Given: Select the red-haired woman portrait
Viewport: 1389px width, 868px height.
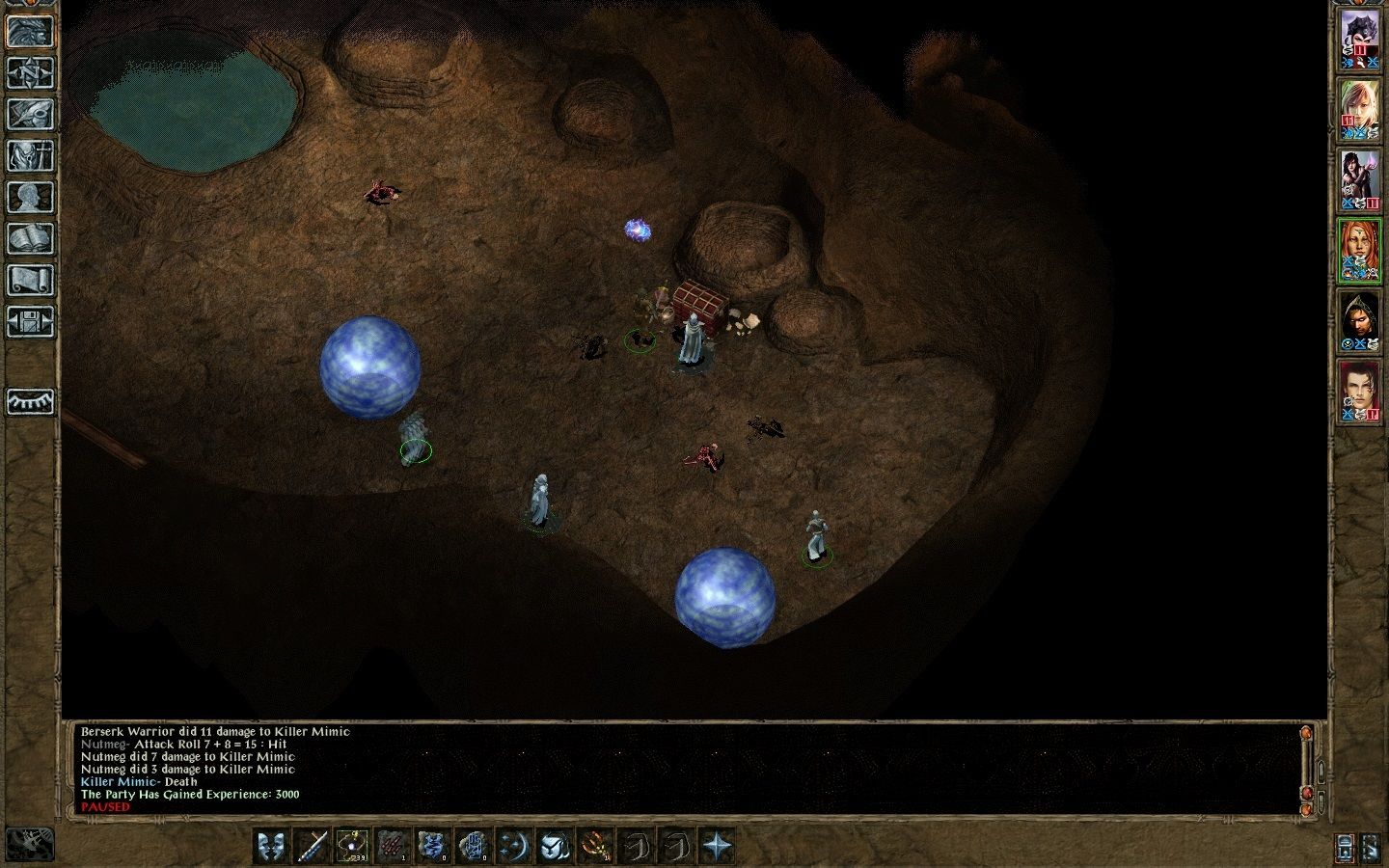Looking at the screenshot, I should coord(1360,251).
